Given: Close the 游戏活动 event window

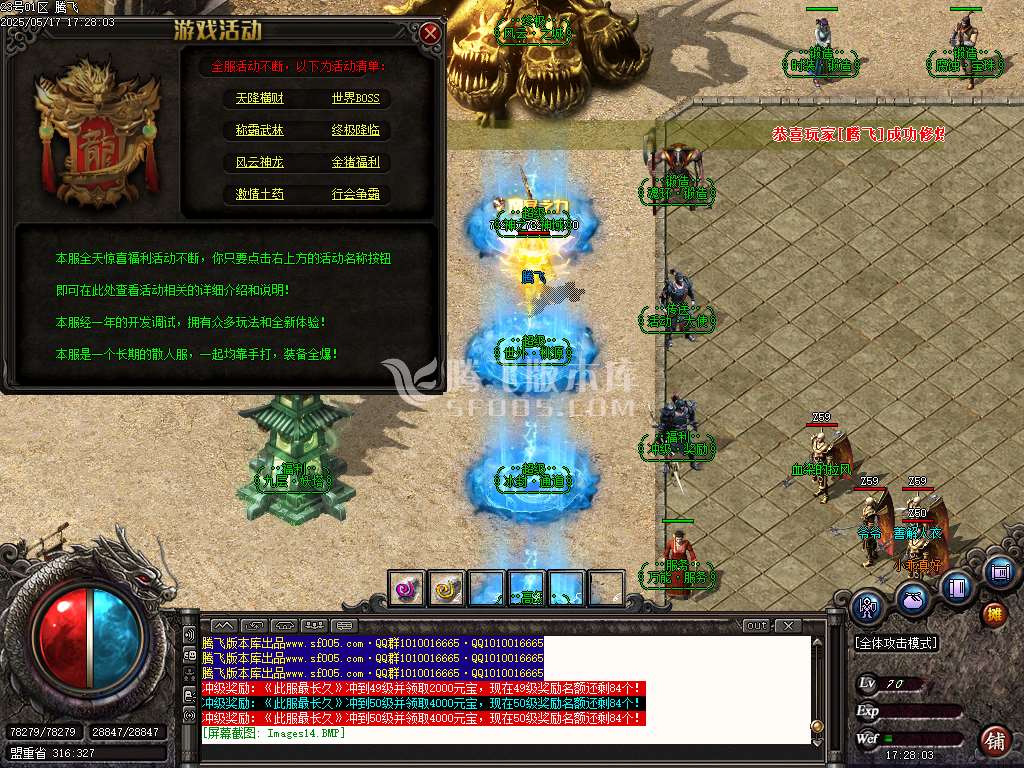Looking at the screenshot, I should (x=431, y=33).
